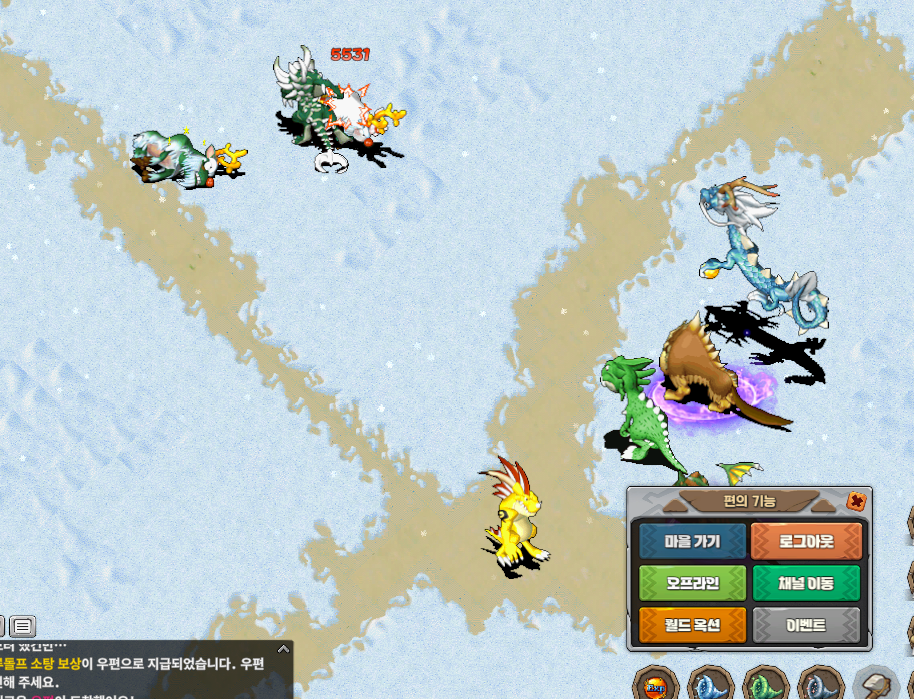
Task: Activate the Exp orb boost icon
Action: pyautogui.click(x=656, y=687)
